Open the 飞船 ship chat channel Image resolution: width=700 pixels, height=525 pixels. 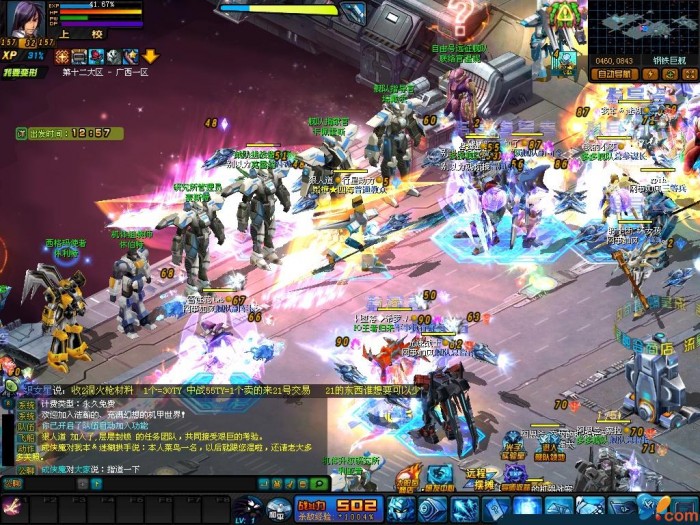click(25, 436)
